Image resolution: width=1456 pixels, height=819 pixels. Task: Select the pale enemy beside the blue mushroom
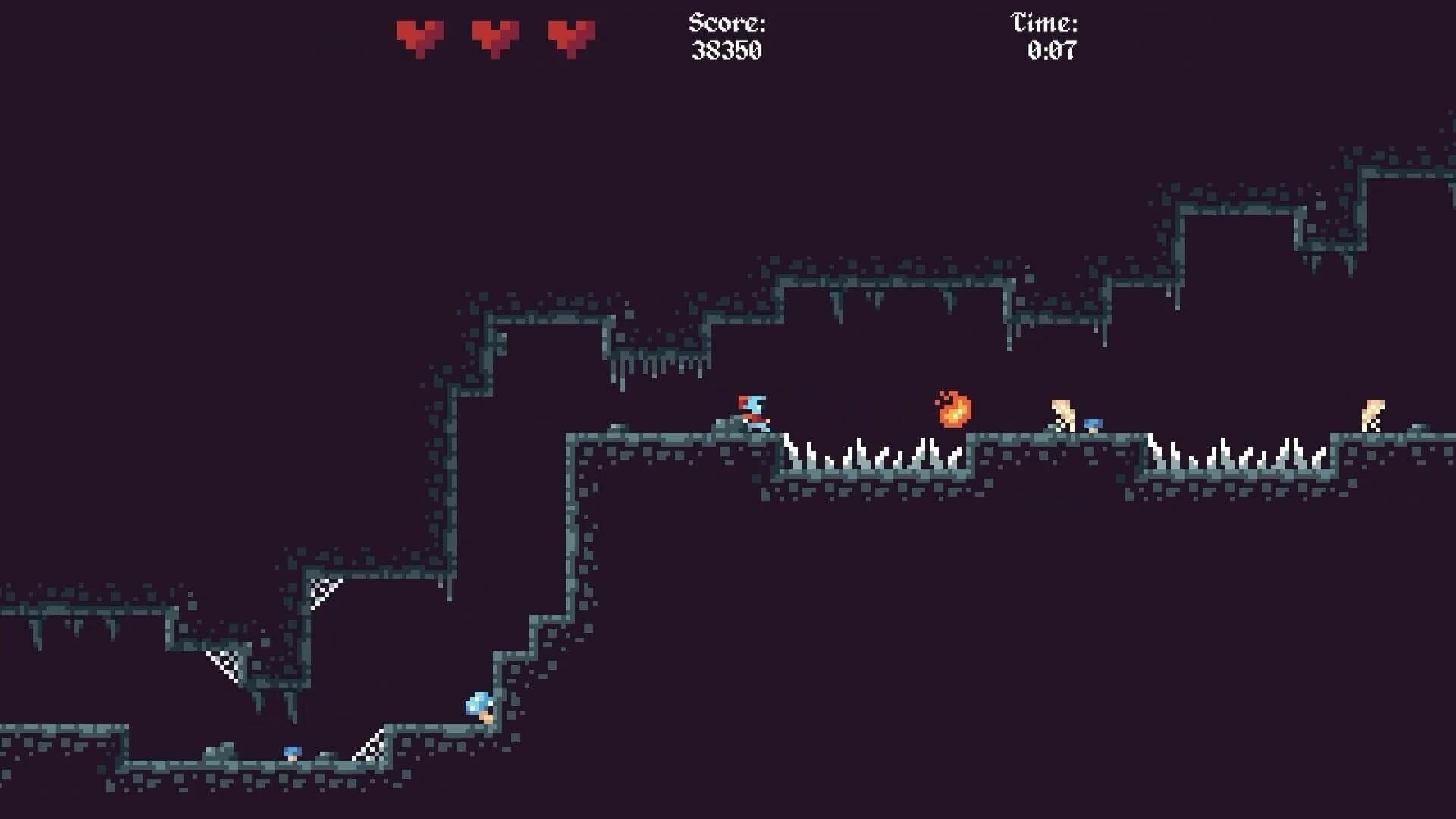(x=1061, y=415)
